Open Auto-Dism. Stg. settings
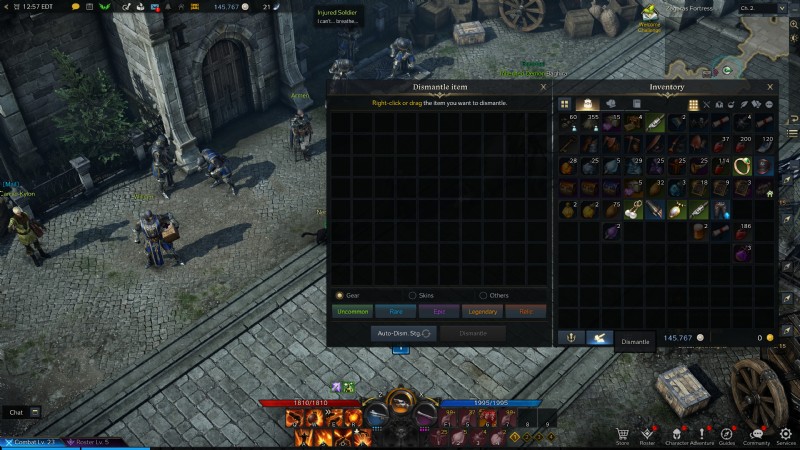 402,333
